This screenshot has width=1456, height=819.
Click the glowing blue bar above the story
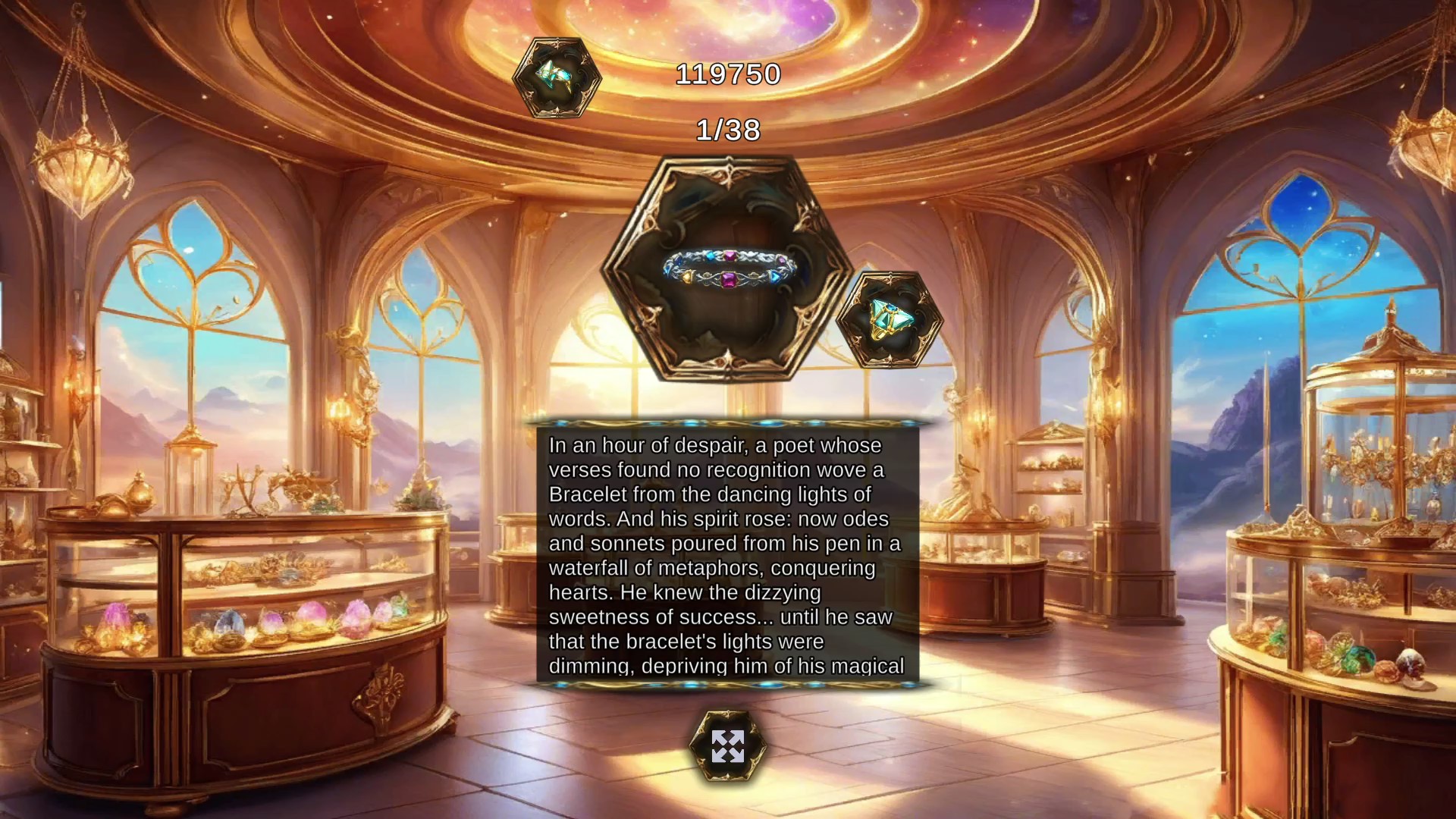[728, 422]
